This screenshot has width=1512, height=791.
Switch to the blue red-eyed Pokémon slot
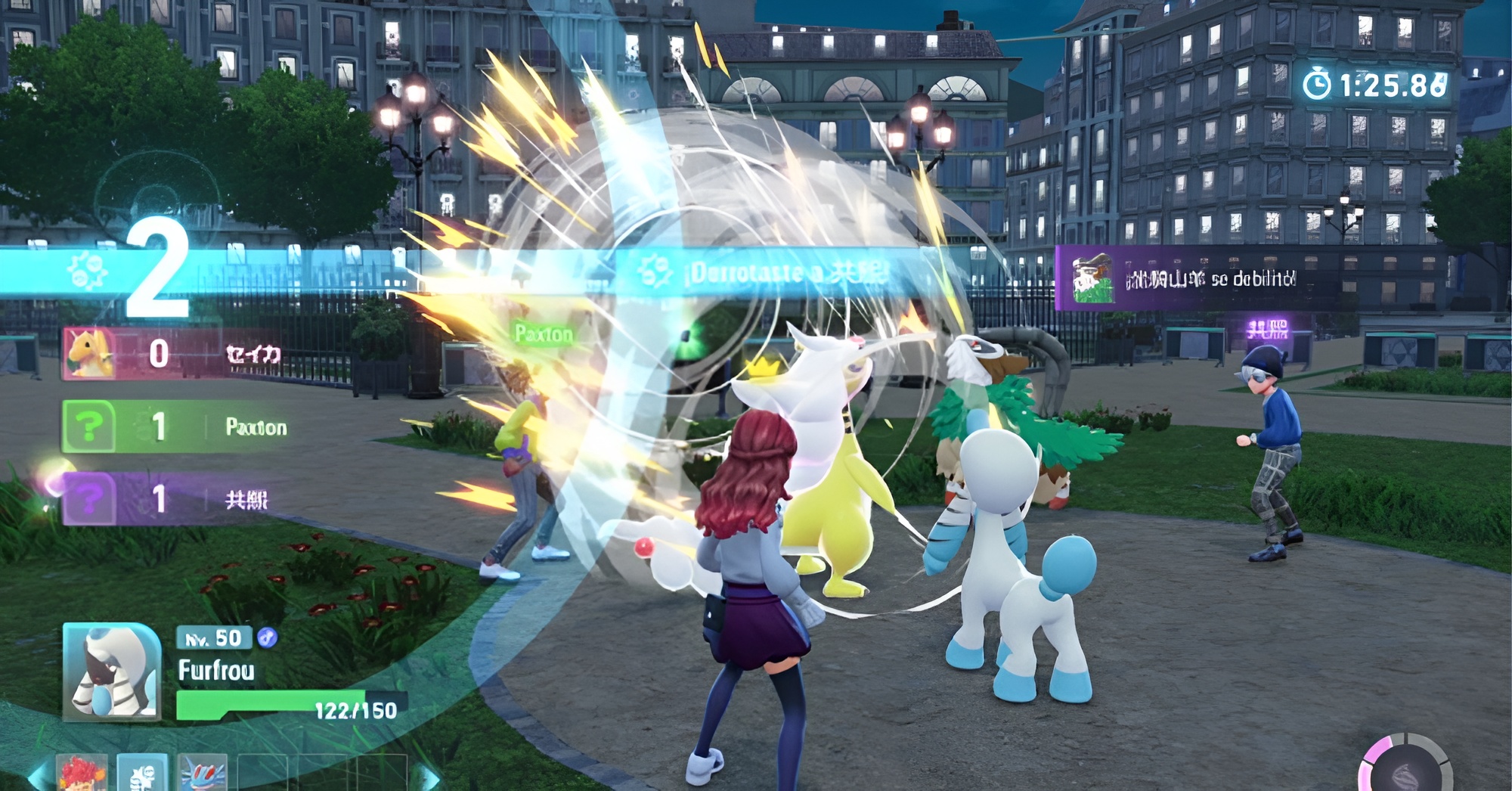point(203,774)
